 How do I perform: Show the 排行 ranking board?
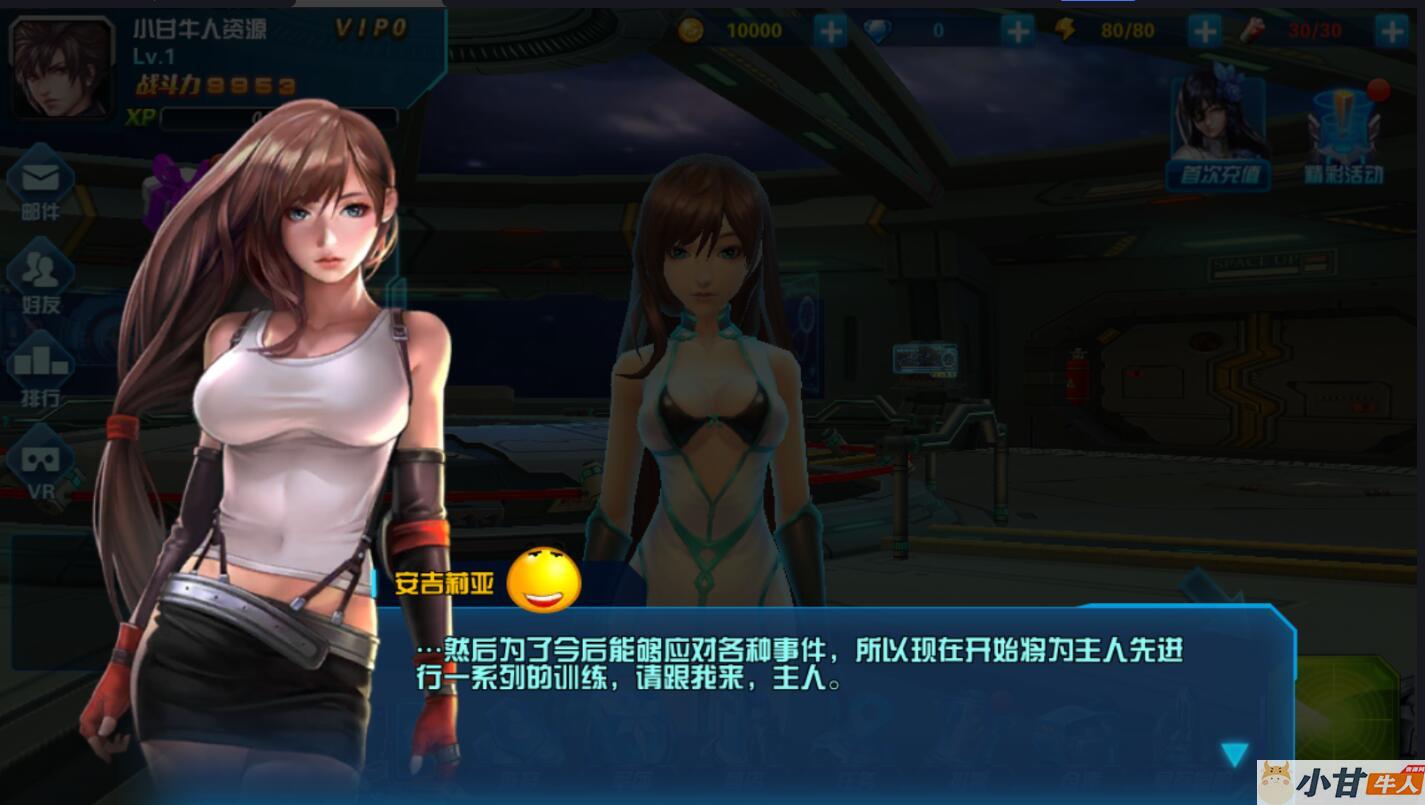click(41, 368)
